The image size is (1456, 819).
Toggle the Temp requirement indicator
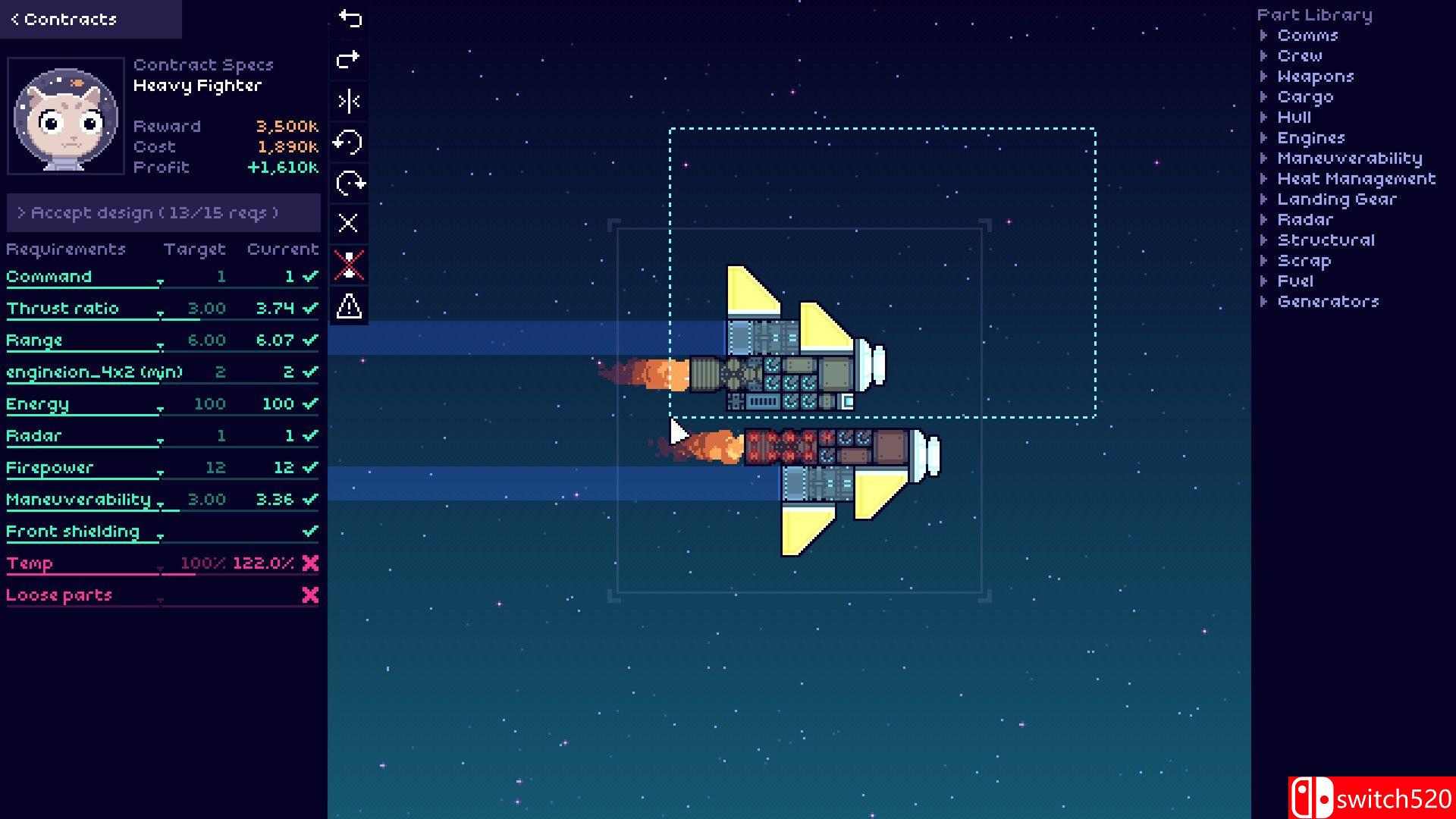click(x=309, y=563)
